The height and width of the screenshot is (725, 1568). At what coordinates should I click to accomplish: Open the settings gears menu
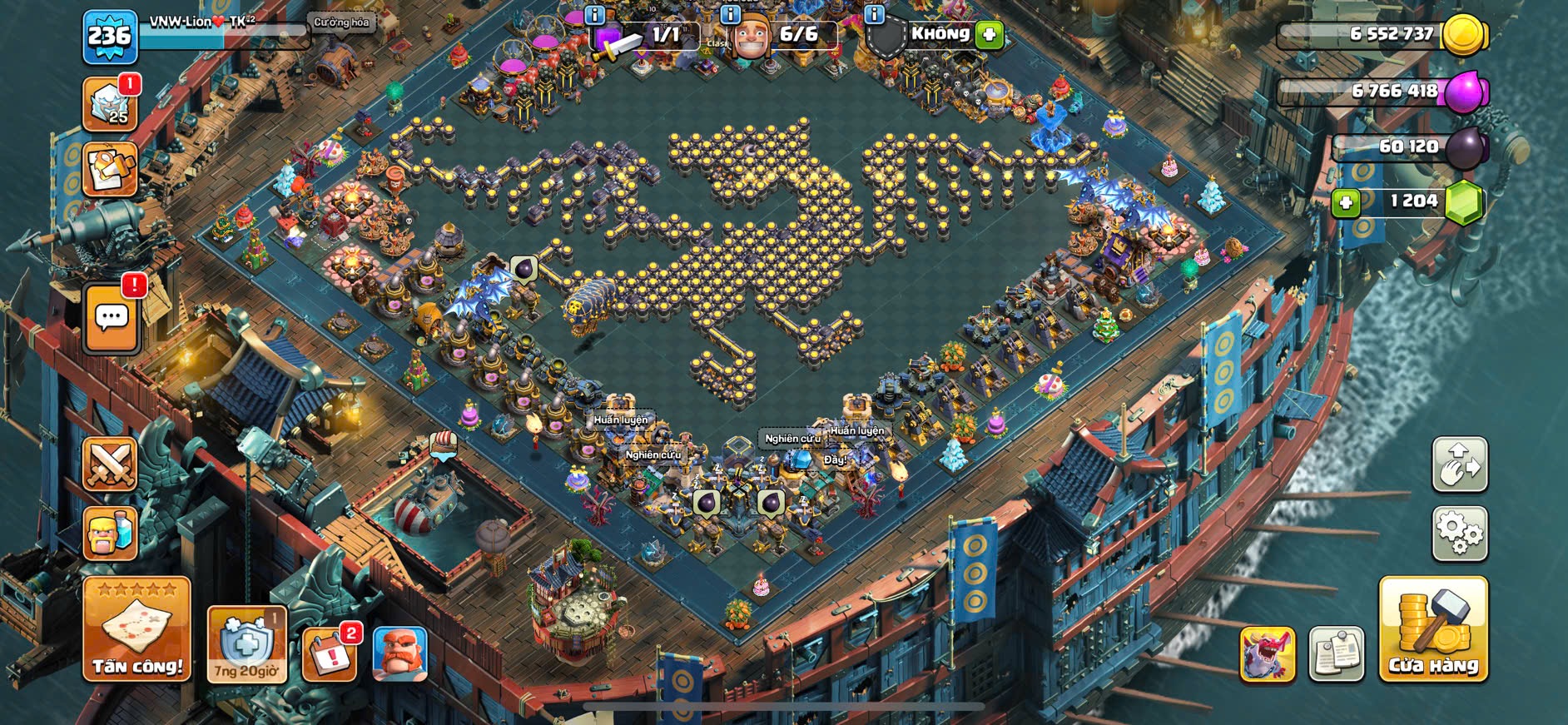[x=1459, y=533]
